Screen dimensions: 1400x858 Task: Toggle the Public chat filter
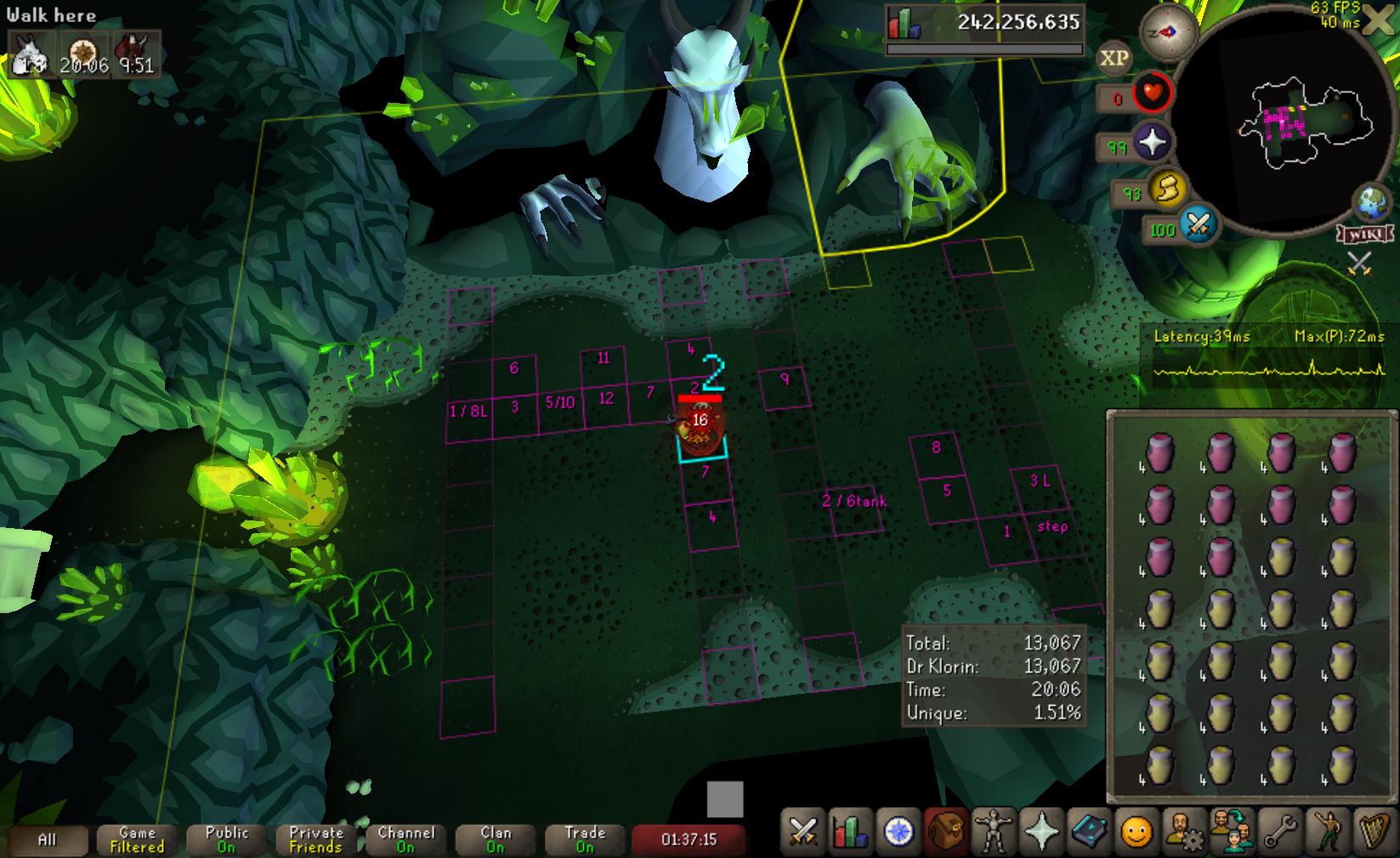tap(226, 840)
